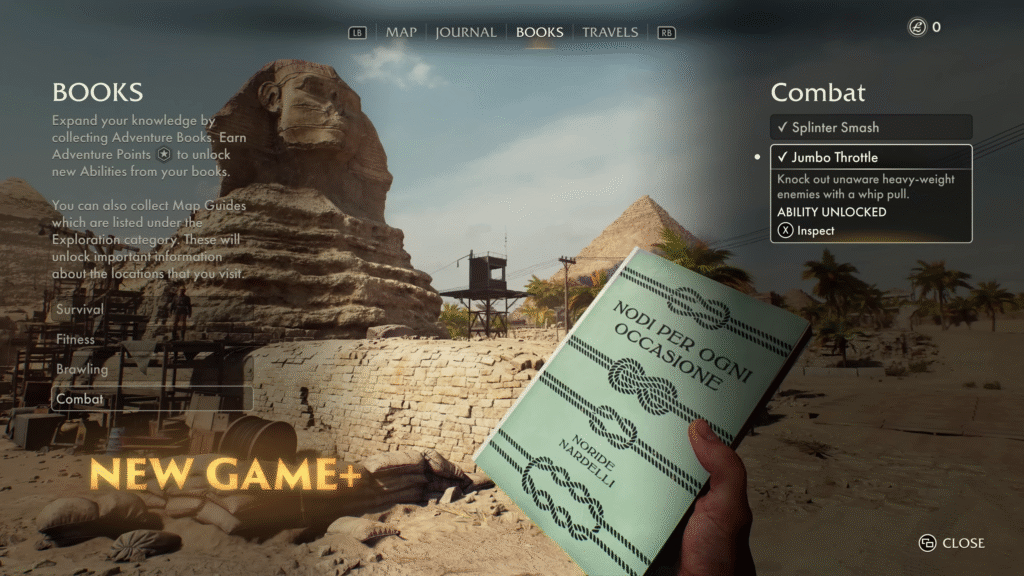Choose the Survival book category
This screenshot has width=1024, height=576.
point(80,310)
